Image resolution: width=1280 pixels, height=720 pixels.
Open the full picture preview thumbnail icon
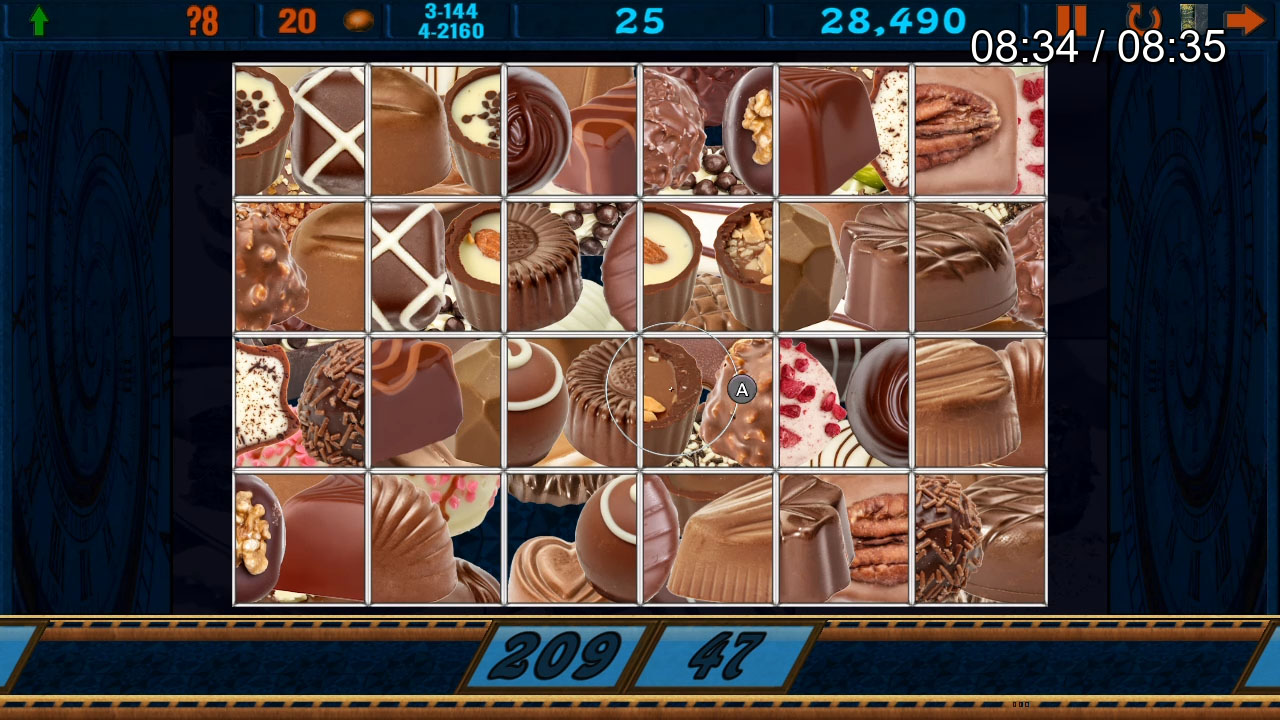1192,17
